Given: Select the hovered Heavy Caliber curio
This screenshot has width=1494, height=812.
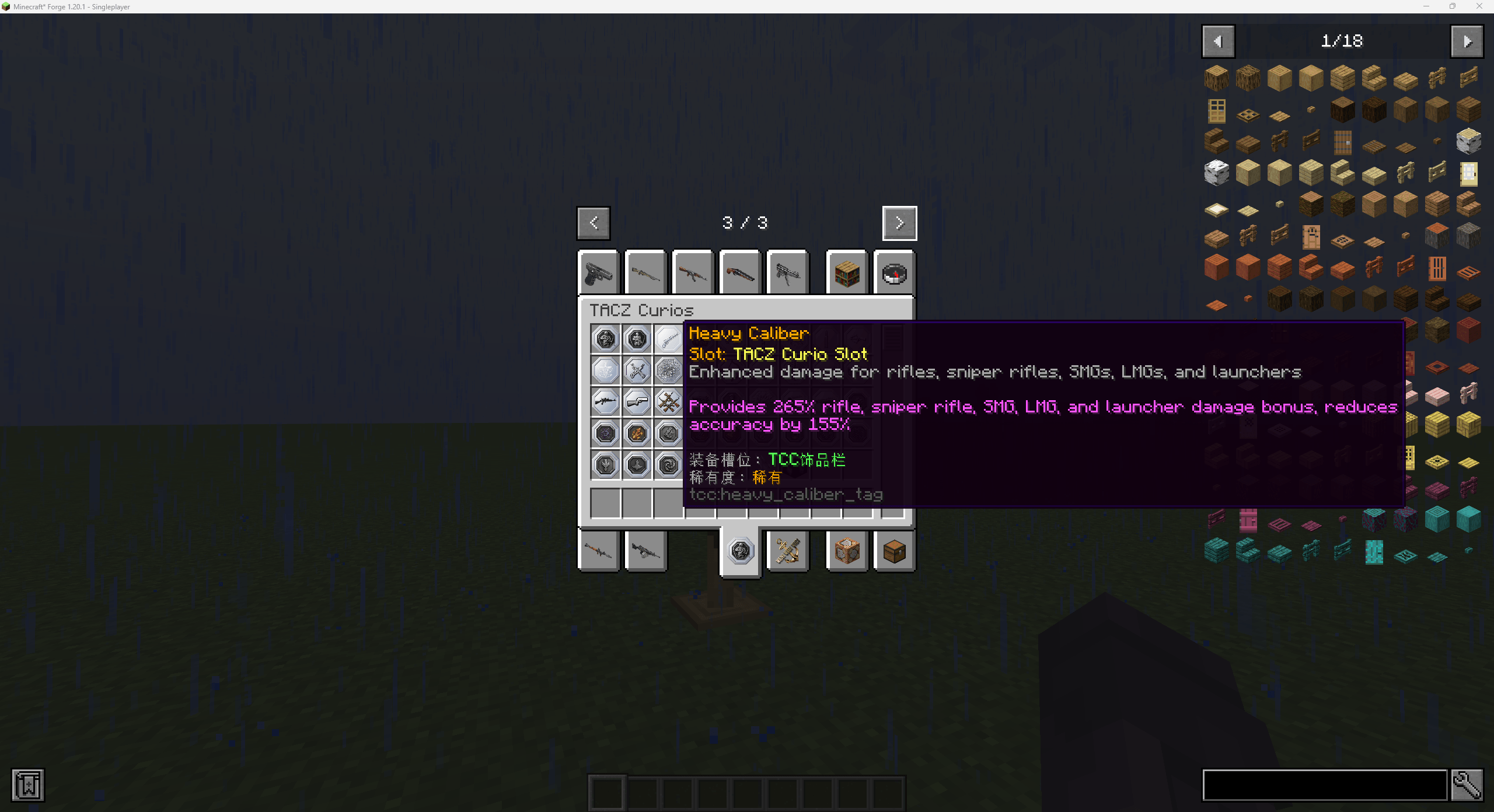Looking at the screenshot, I should coord(668,338).
